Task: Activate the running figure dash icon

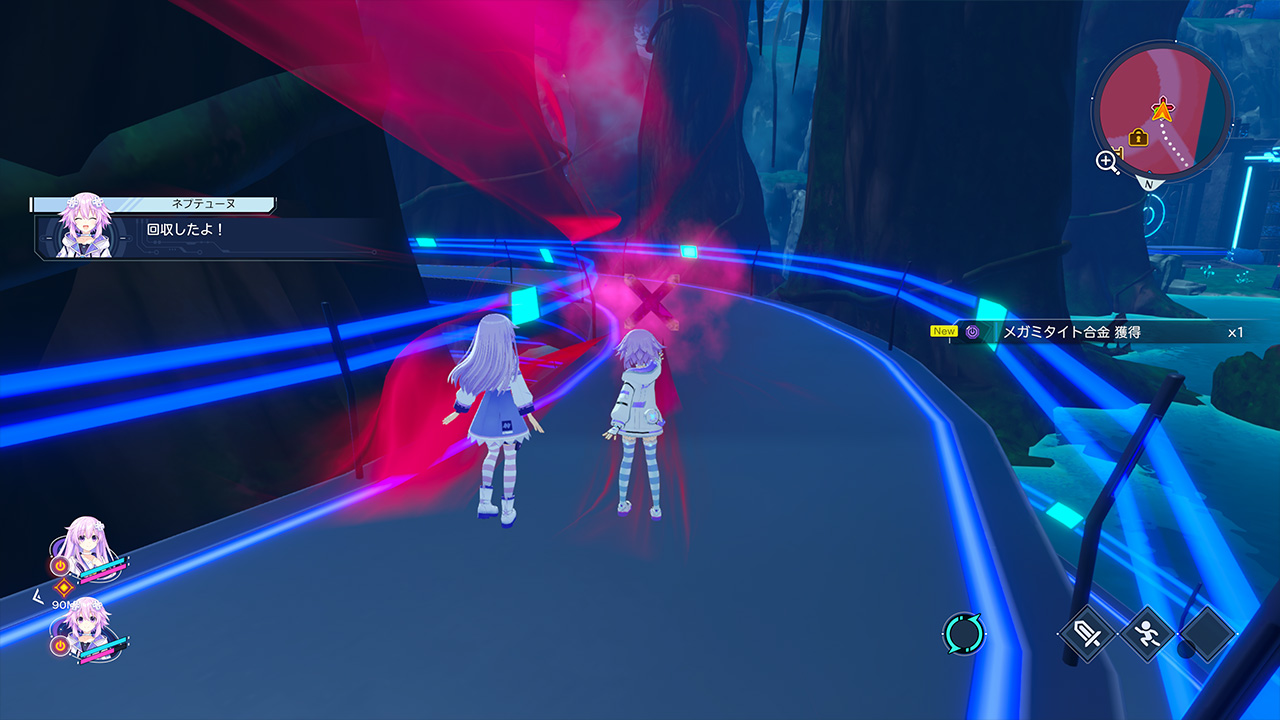Action: click(1147, 634)
